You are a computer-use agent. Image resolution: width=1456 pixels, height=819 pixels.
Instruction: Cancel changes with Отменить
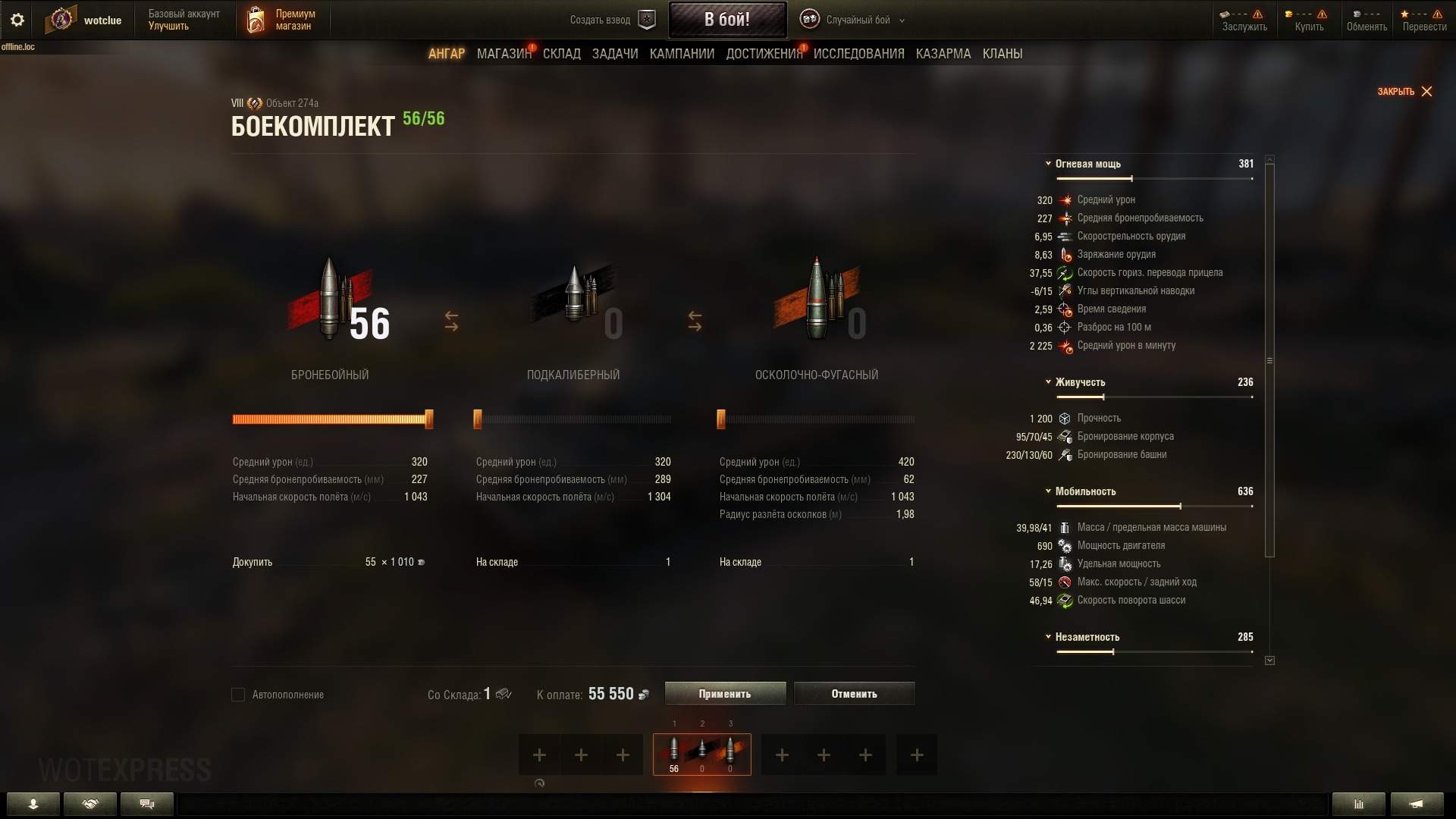point(854,694)
